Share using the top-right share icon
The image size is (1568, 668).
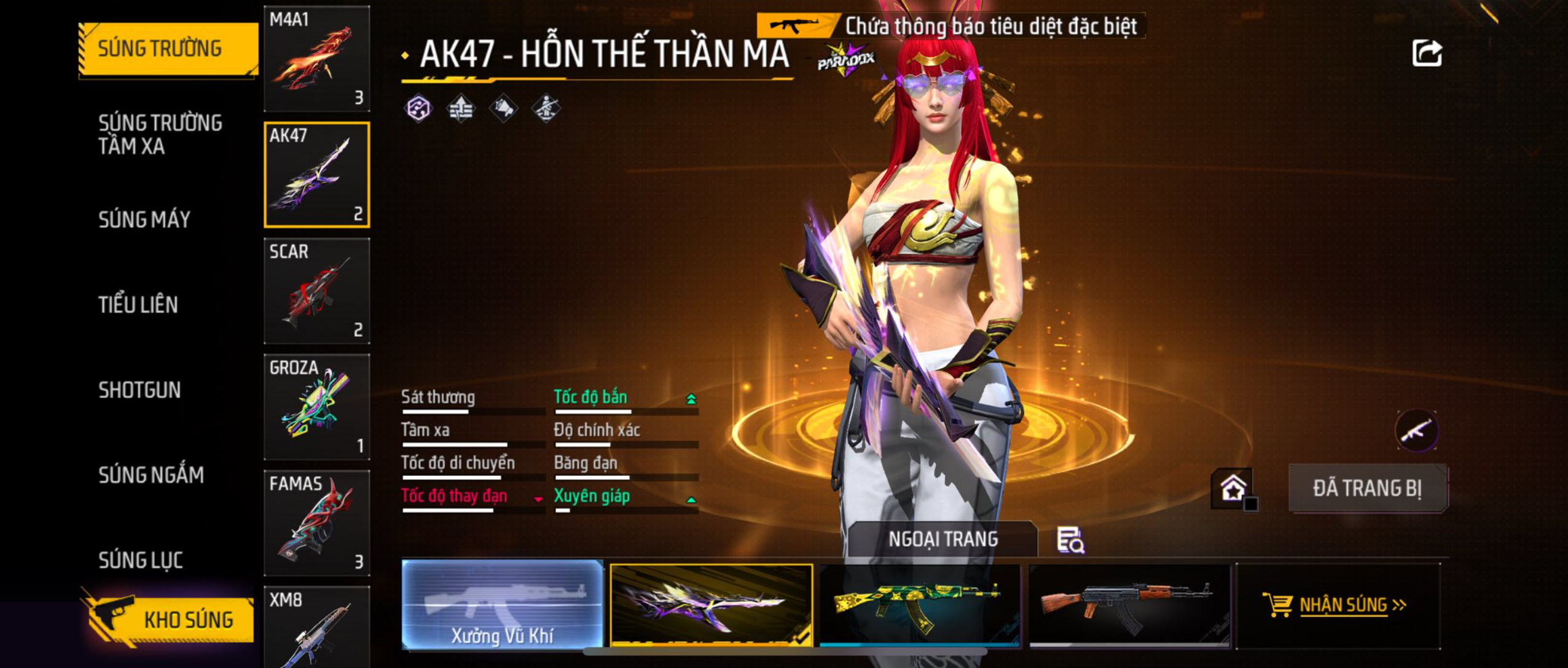point(1427,53)
